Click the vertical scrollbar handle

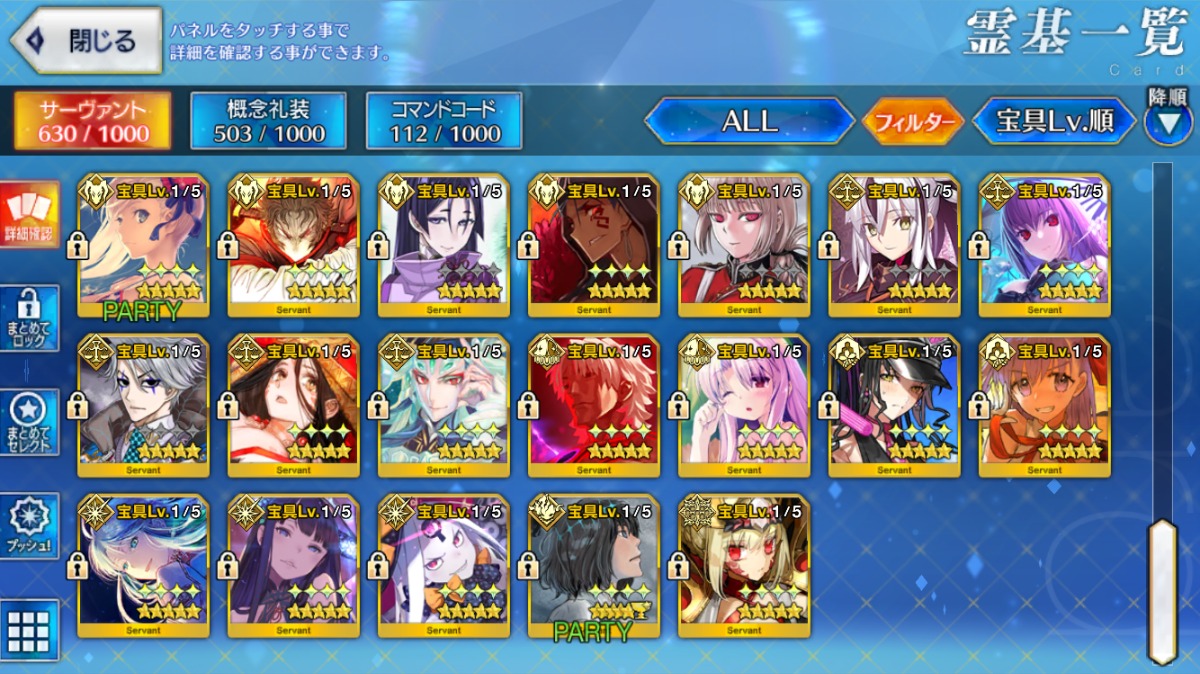click(1161, 588)
